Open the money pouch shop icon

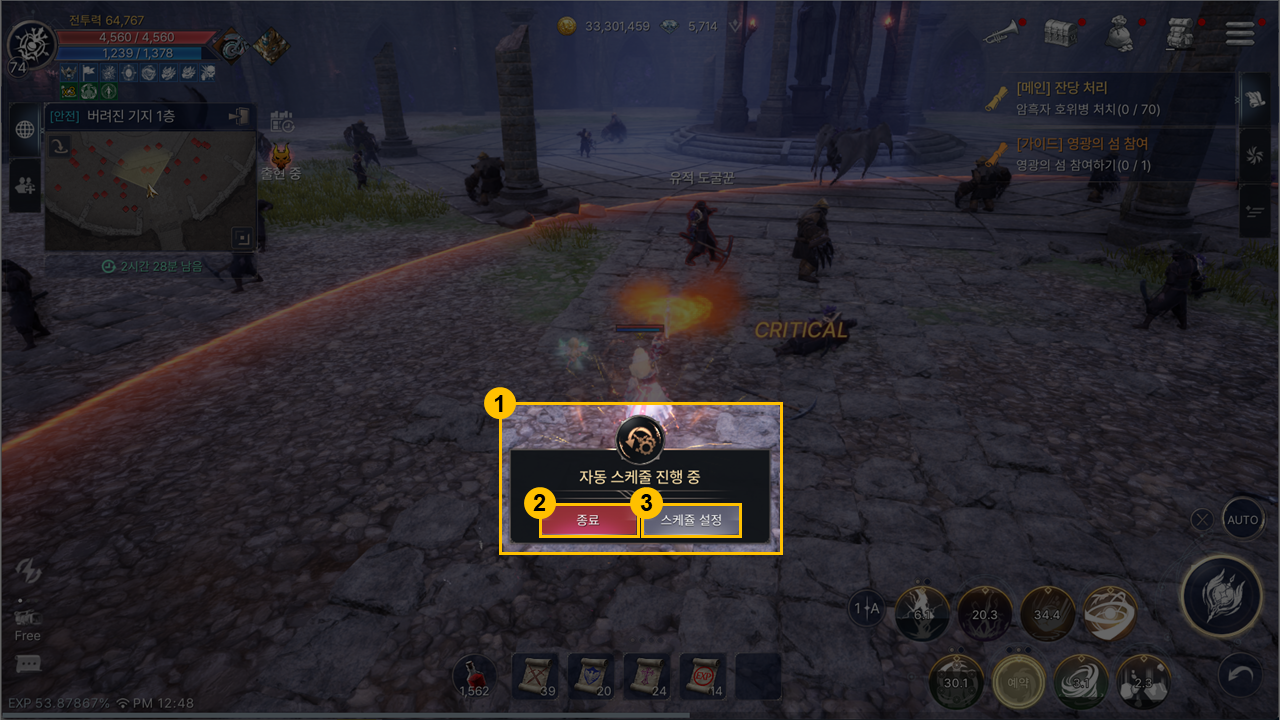coord(1120,34)
